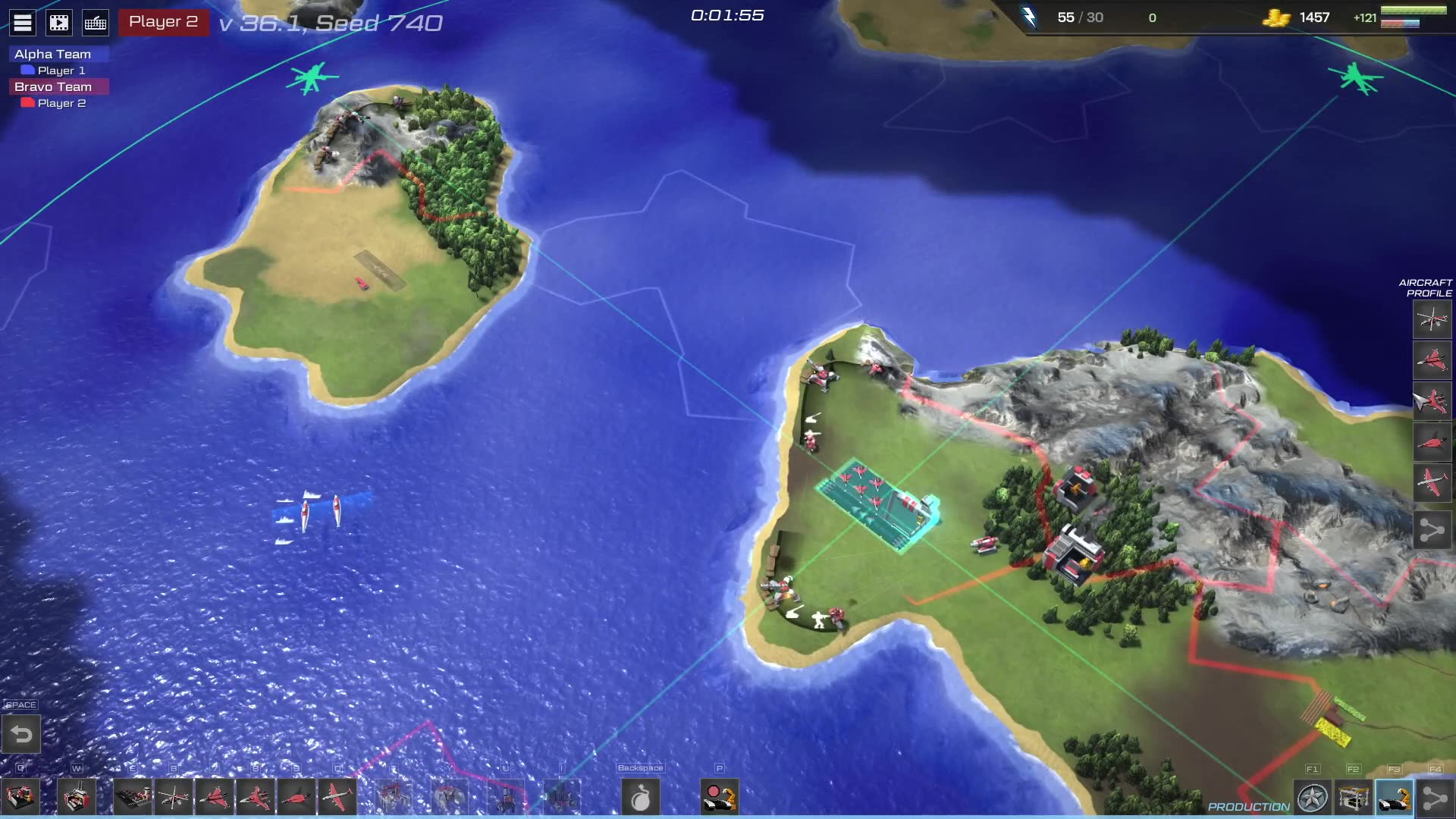1456x819 pixels.
Task: Choose the transport plane aircraft profile
Action: coord(1432,482)
